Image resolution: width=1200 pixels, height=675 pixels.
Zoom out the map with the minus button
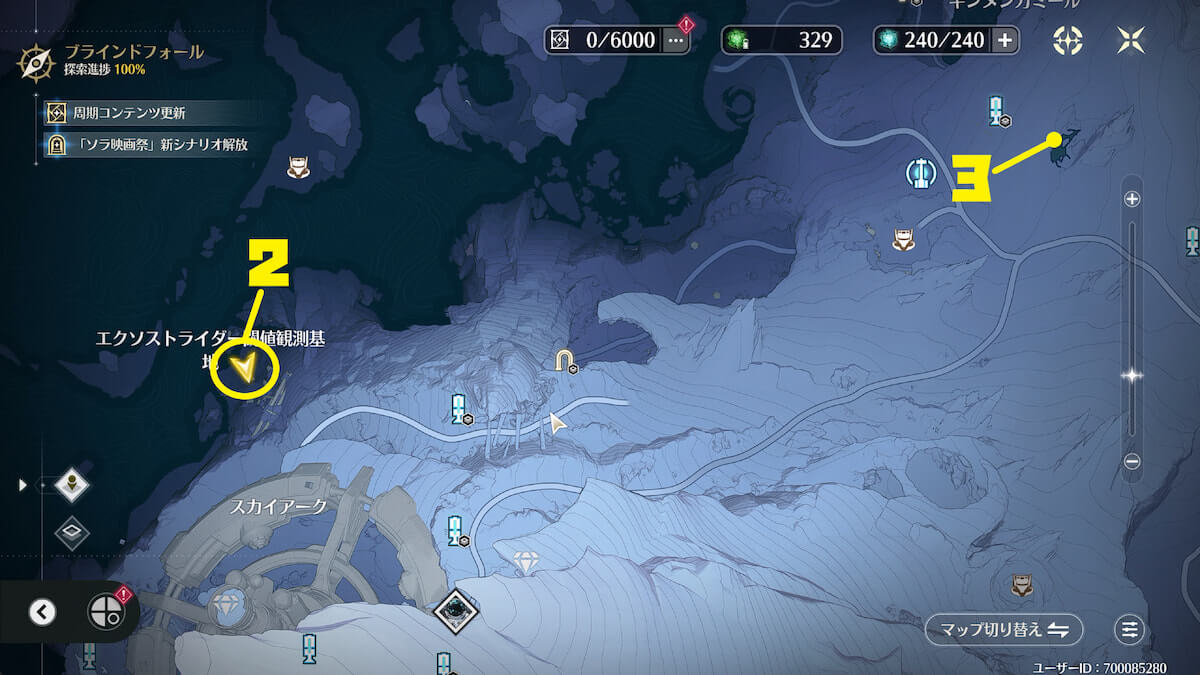point(1132,461)
